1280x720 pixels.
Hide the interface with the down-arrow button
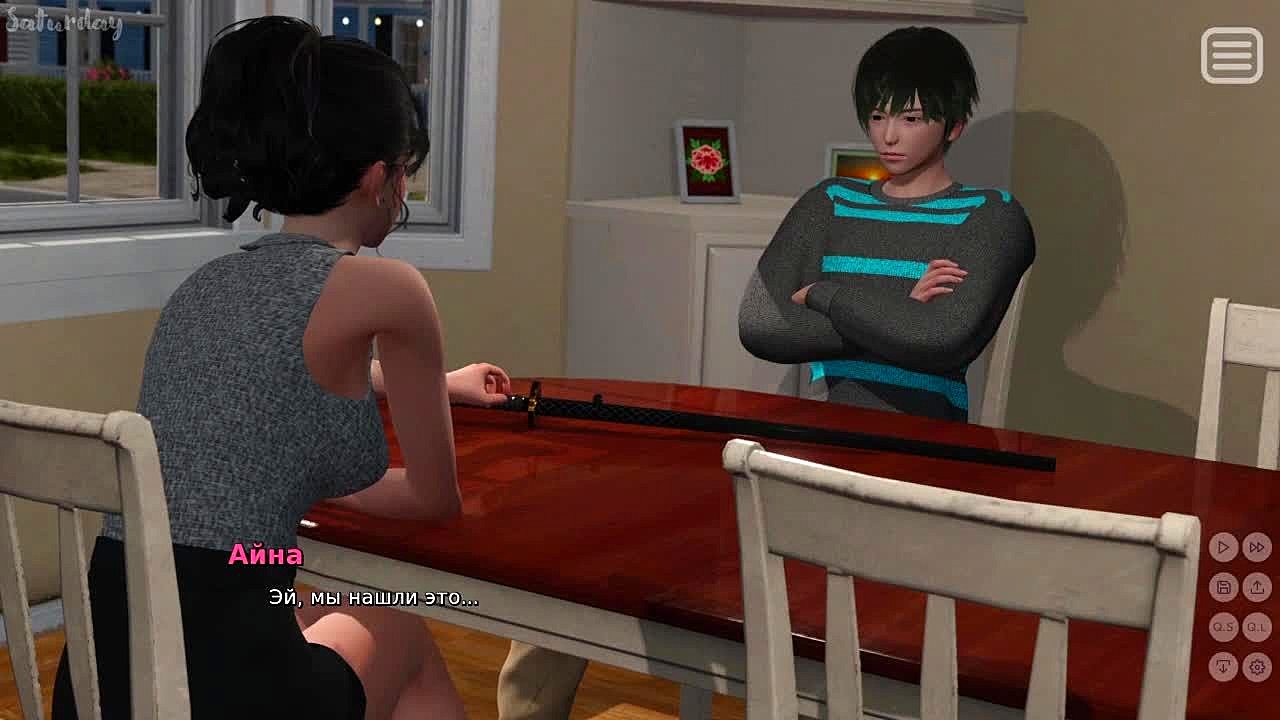(x=1223, y=666)
